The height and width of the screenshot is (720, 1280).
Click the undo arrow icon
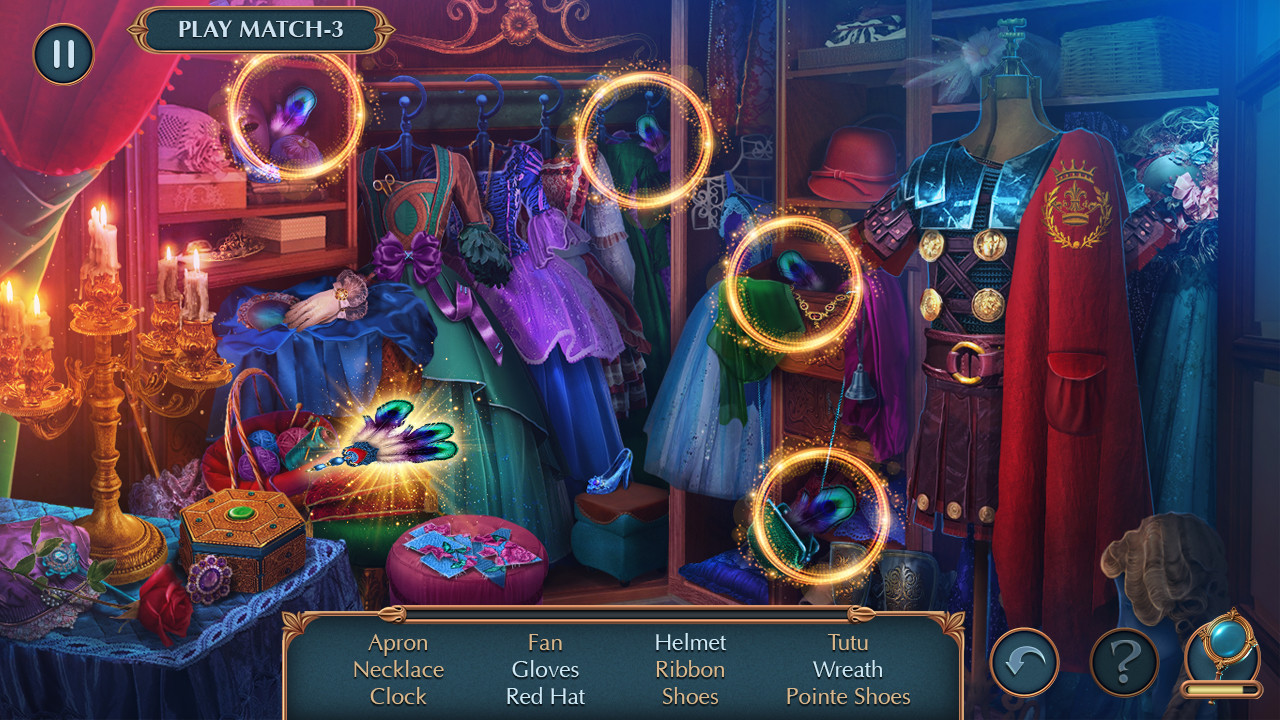click(1024, 662)
